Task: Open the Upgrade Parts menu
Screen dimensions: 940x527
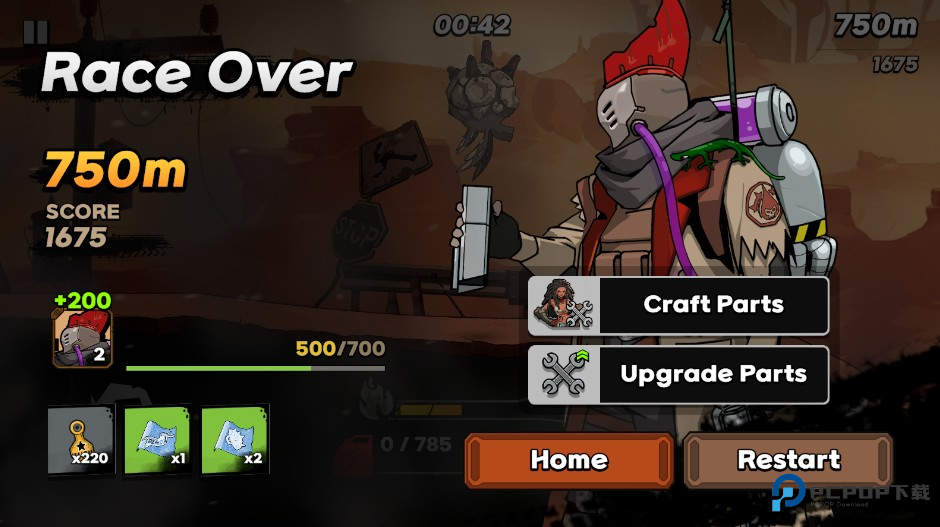Action: click(678, 375)
